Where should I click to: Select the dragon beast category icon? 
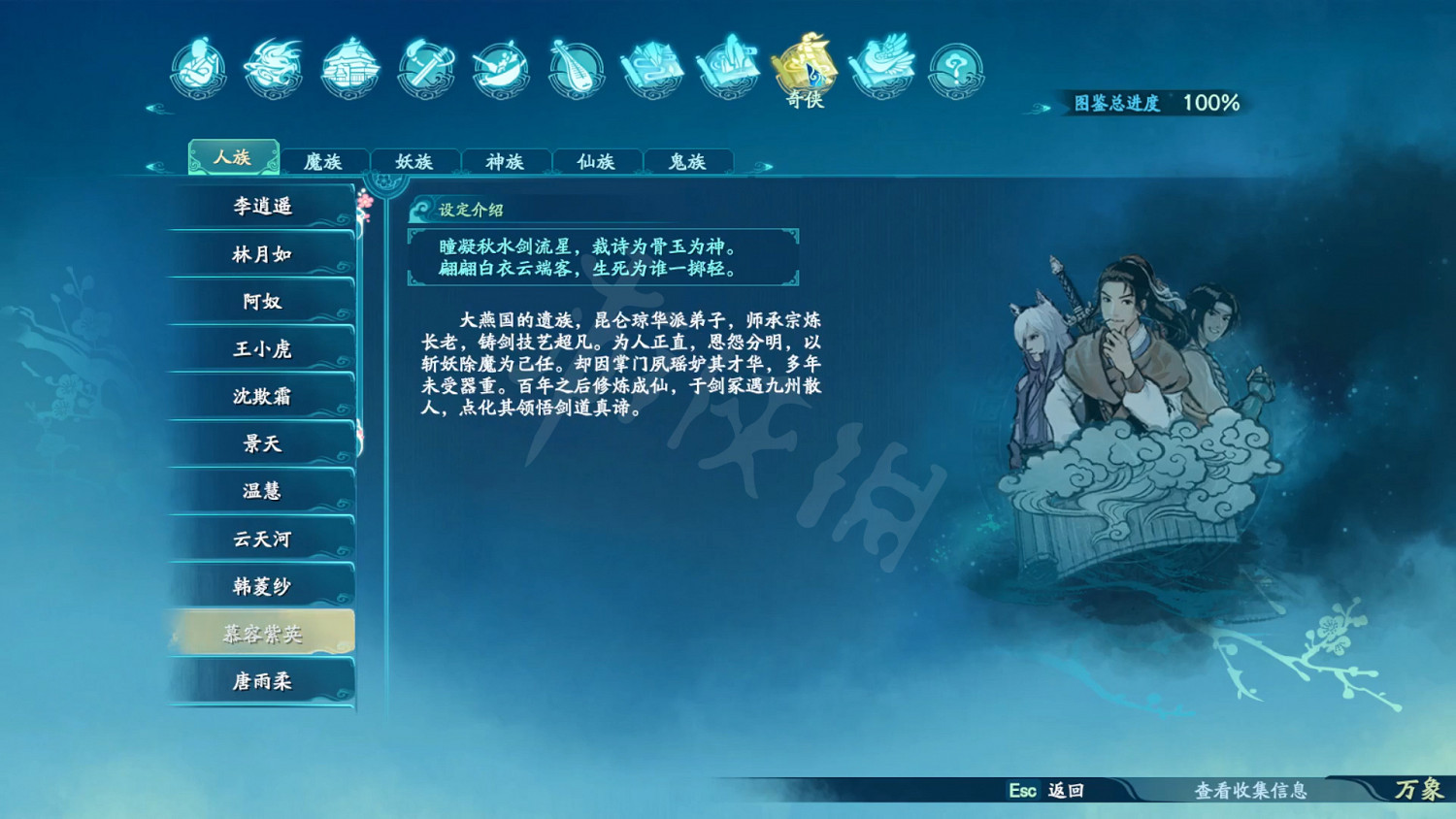[273, 68]
